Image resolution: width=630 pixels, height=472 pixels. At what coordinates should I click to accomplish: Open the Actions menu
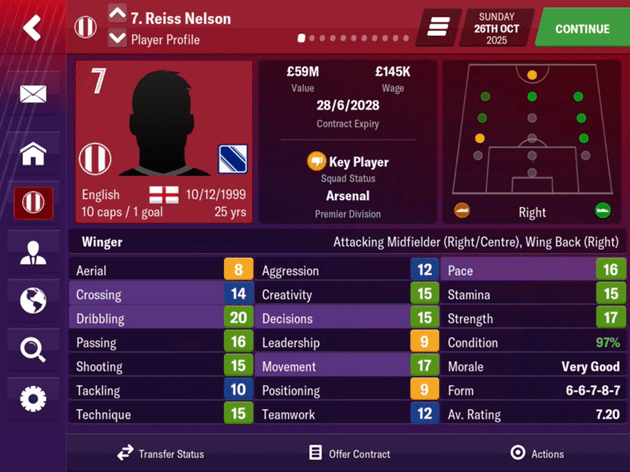pyautogui.click(x=537, y=453)
